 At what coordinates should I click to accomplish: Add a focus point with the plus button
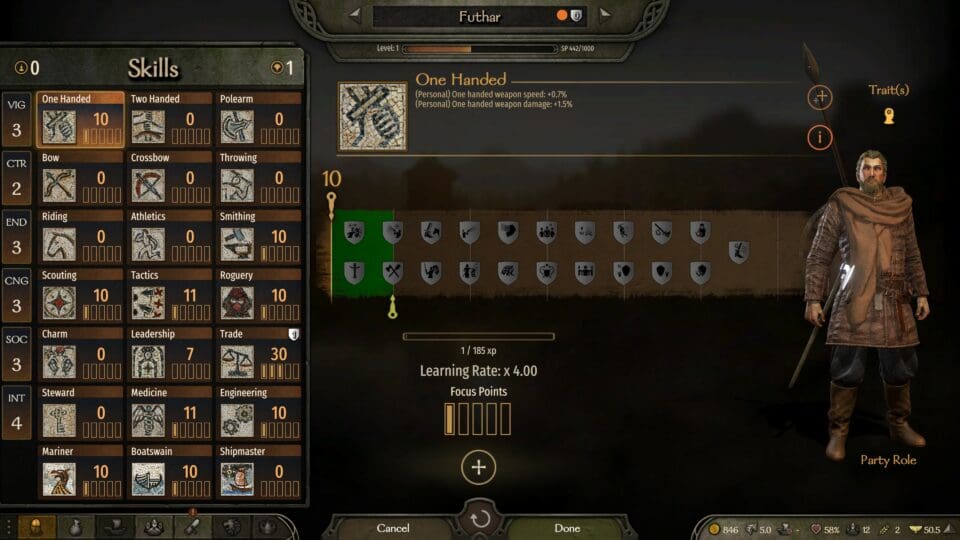point(478,467)
